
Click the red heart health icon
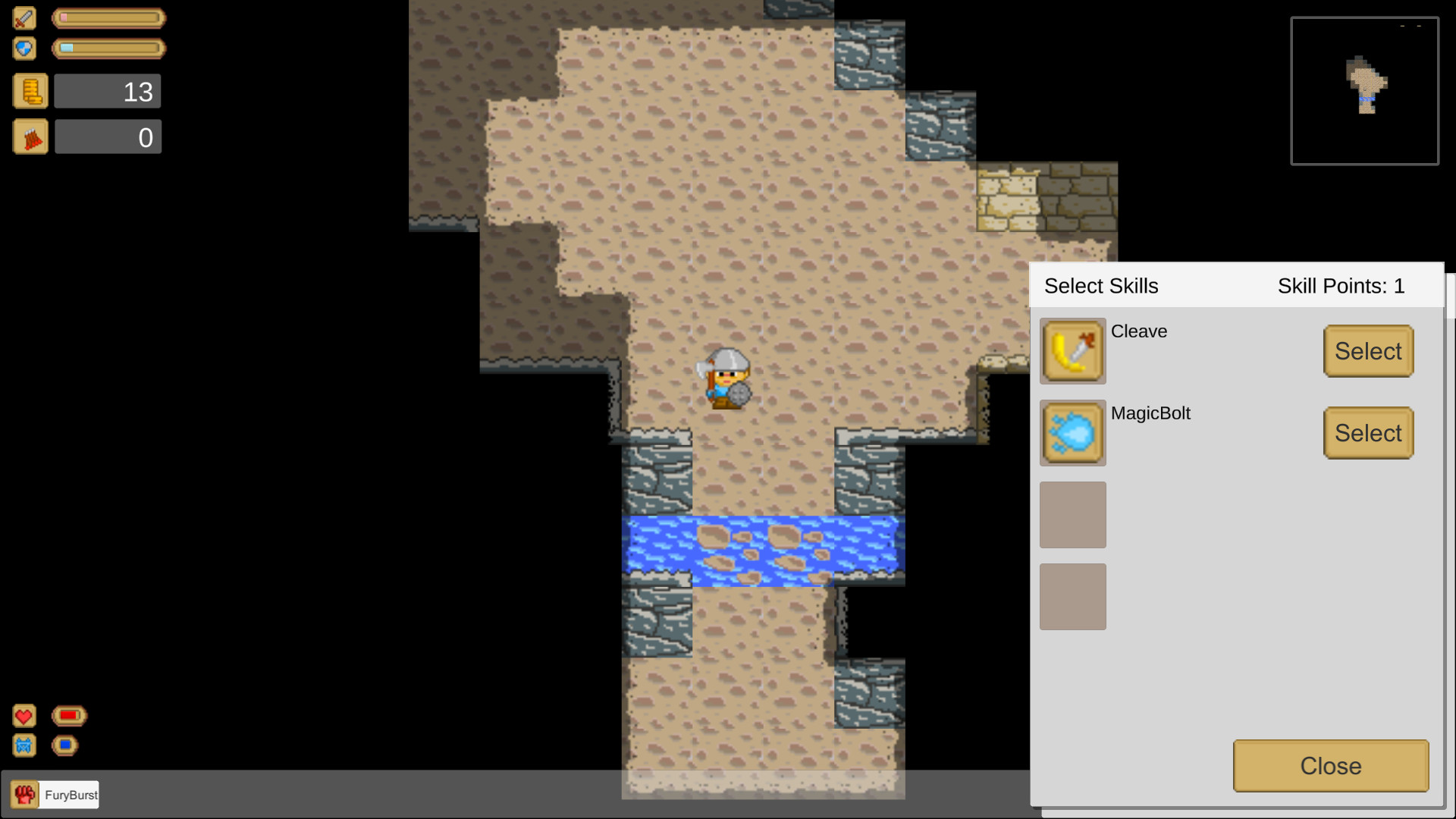(24, 715)
